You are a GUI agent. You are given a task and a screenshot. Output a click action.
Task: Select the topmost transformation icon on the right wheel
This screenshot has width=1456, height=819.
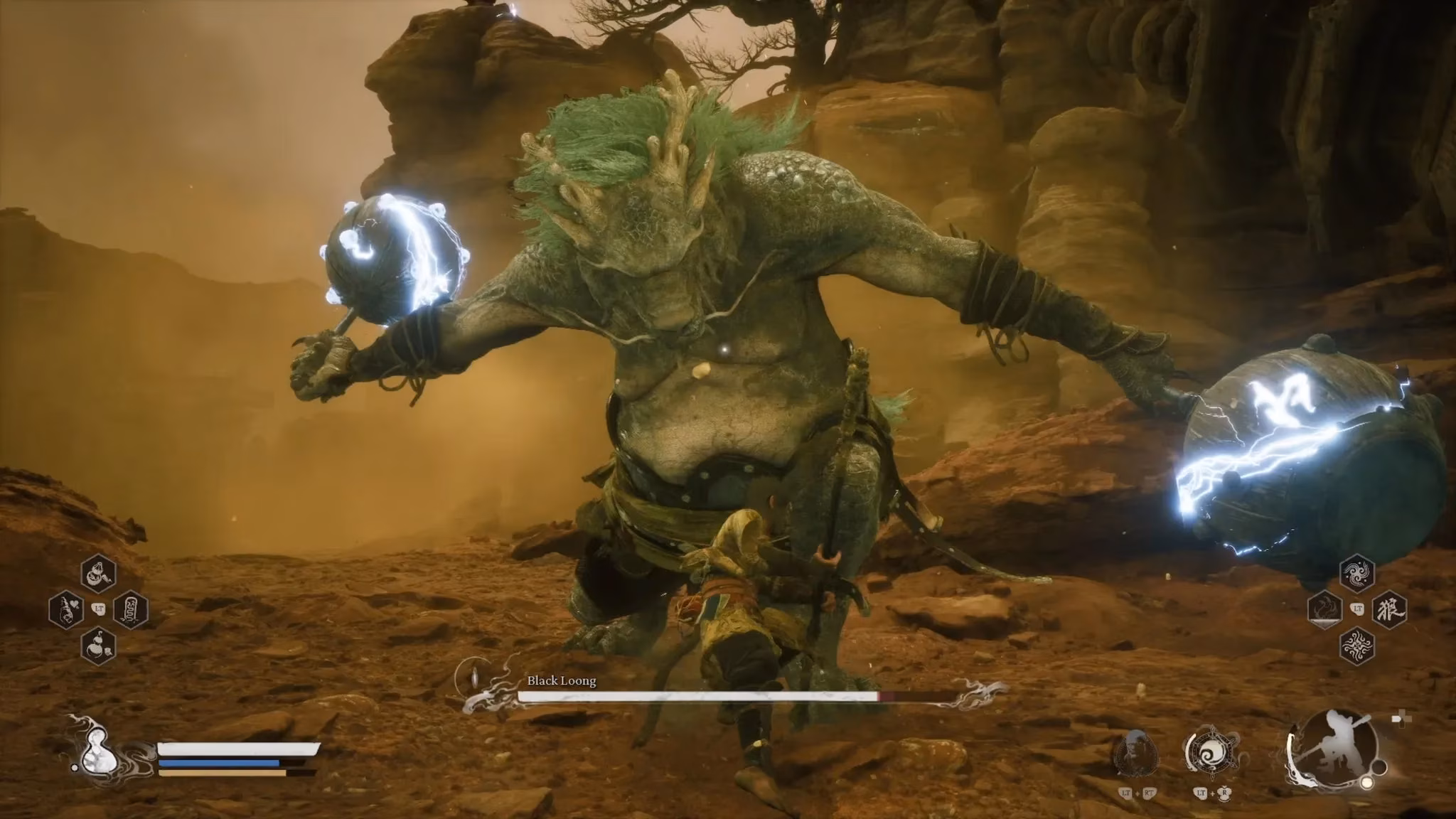1357,574
